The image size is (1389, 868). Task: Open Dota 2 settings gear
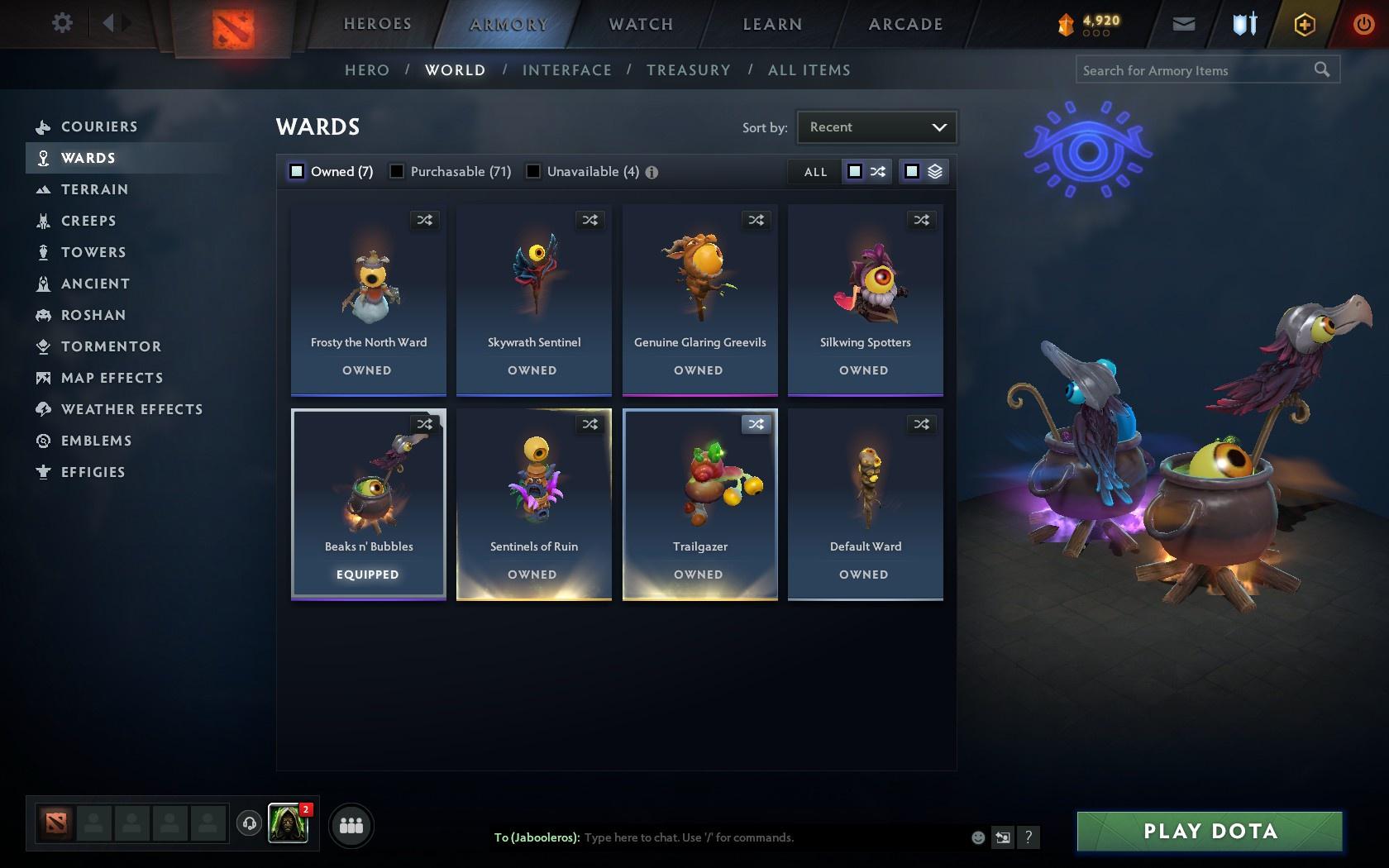click(x=60, y=22)
